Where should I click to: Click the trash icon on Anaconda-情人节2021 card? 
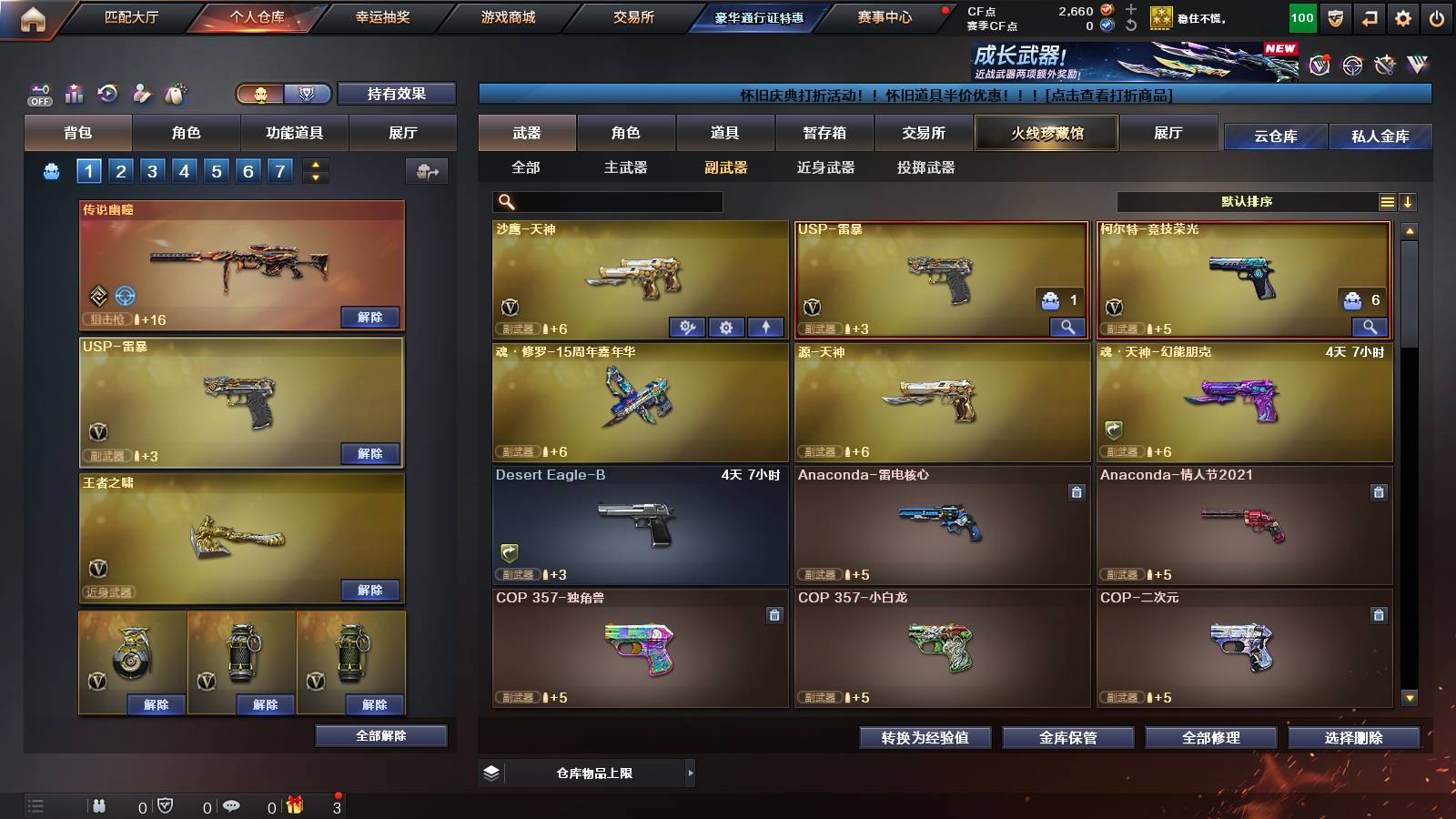click(x=1378, y=493)
